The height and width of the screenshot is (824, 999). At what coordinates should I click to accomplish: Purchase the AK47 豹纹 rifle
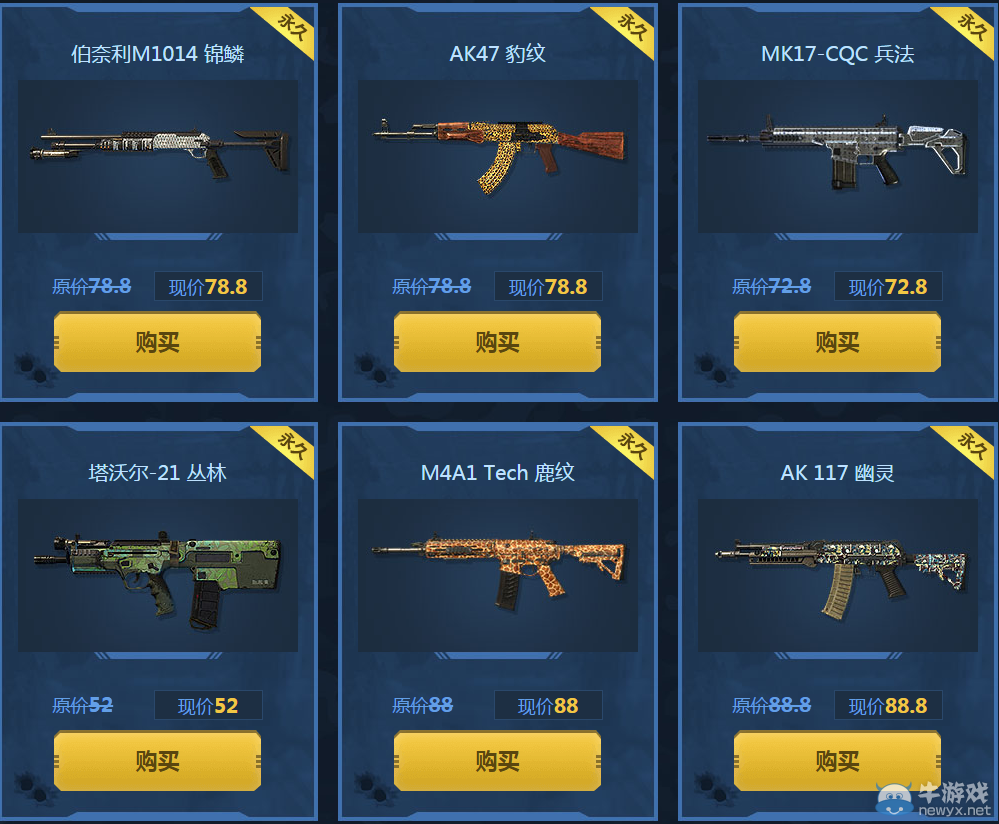(497, 342)
